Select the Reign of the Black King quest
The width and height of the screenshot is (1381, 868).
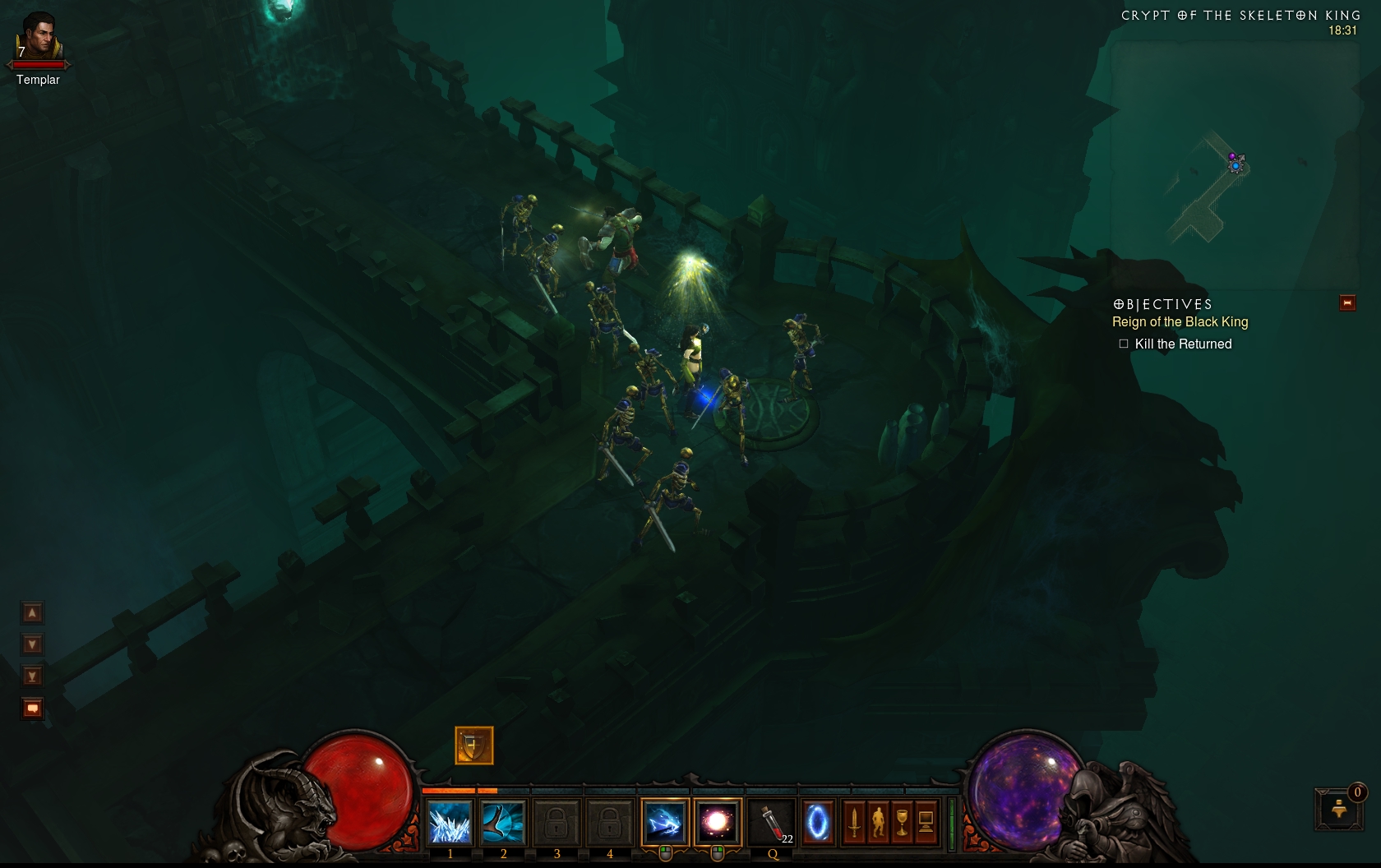click(x=1180, y=322)
